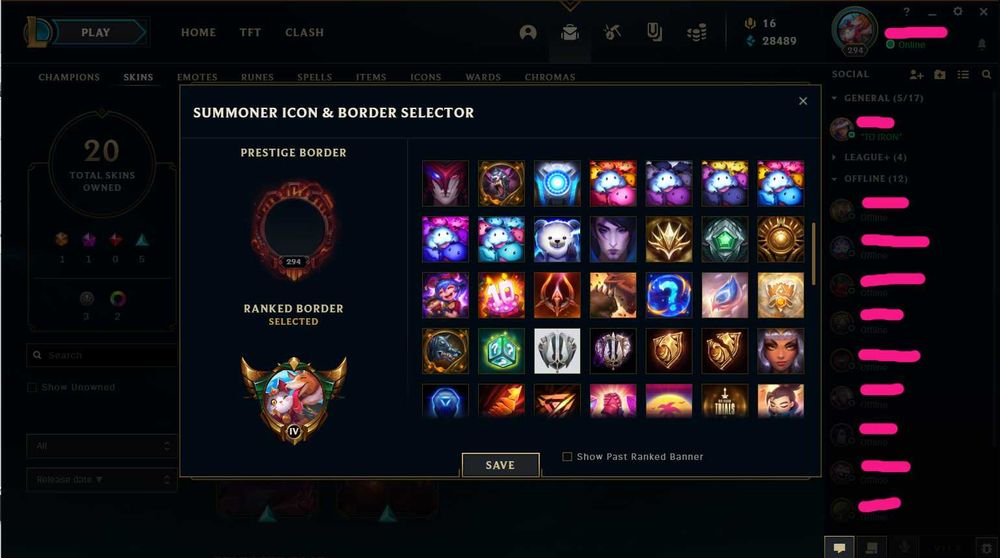Image resolution: width=1000 pixels, height=558 pixels.
Task: Open the TFT section
Action: 250,33
